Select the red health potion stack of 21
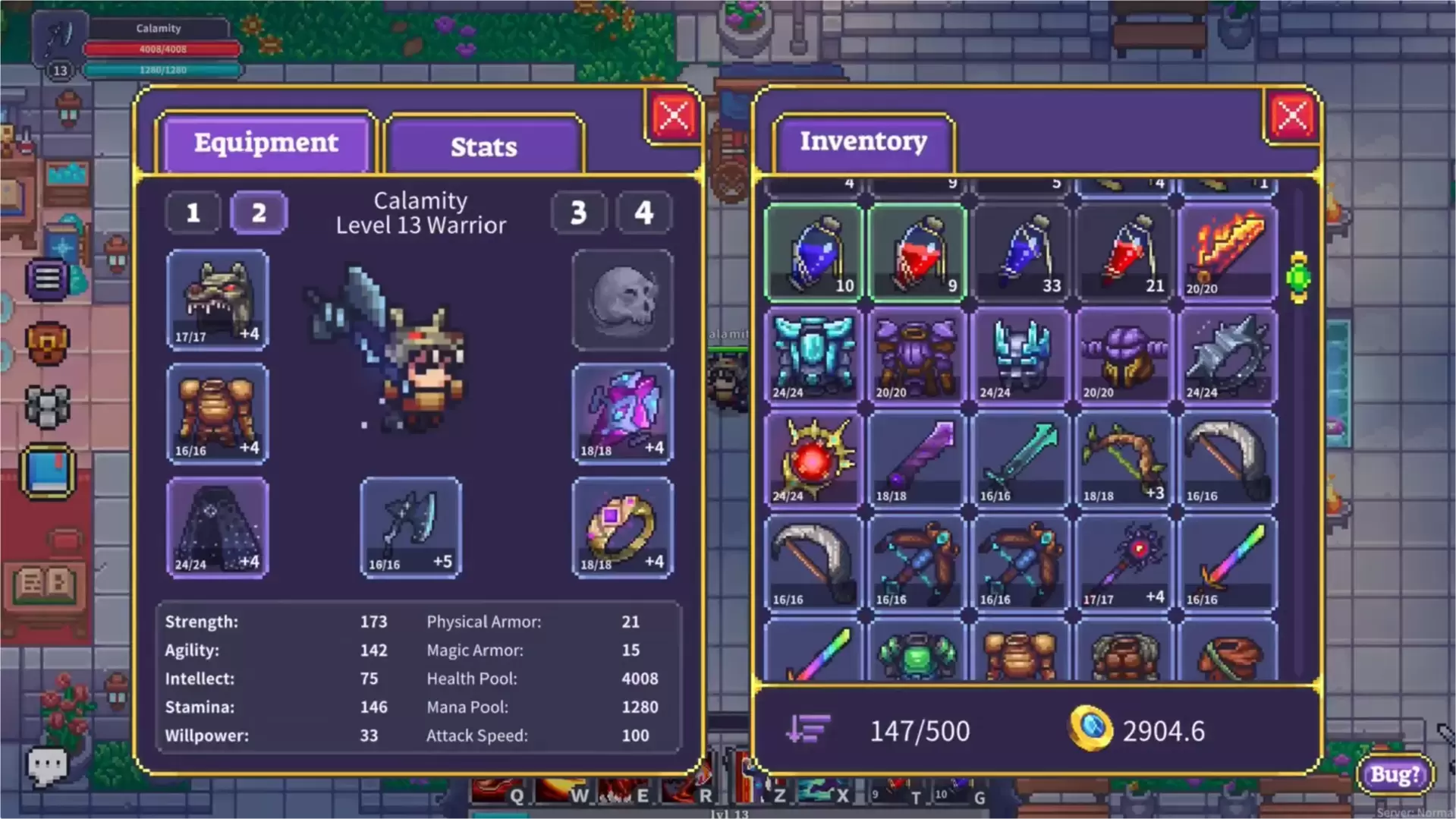1456x819 pixels. 1124,254
